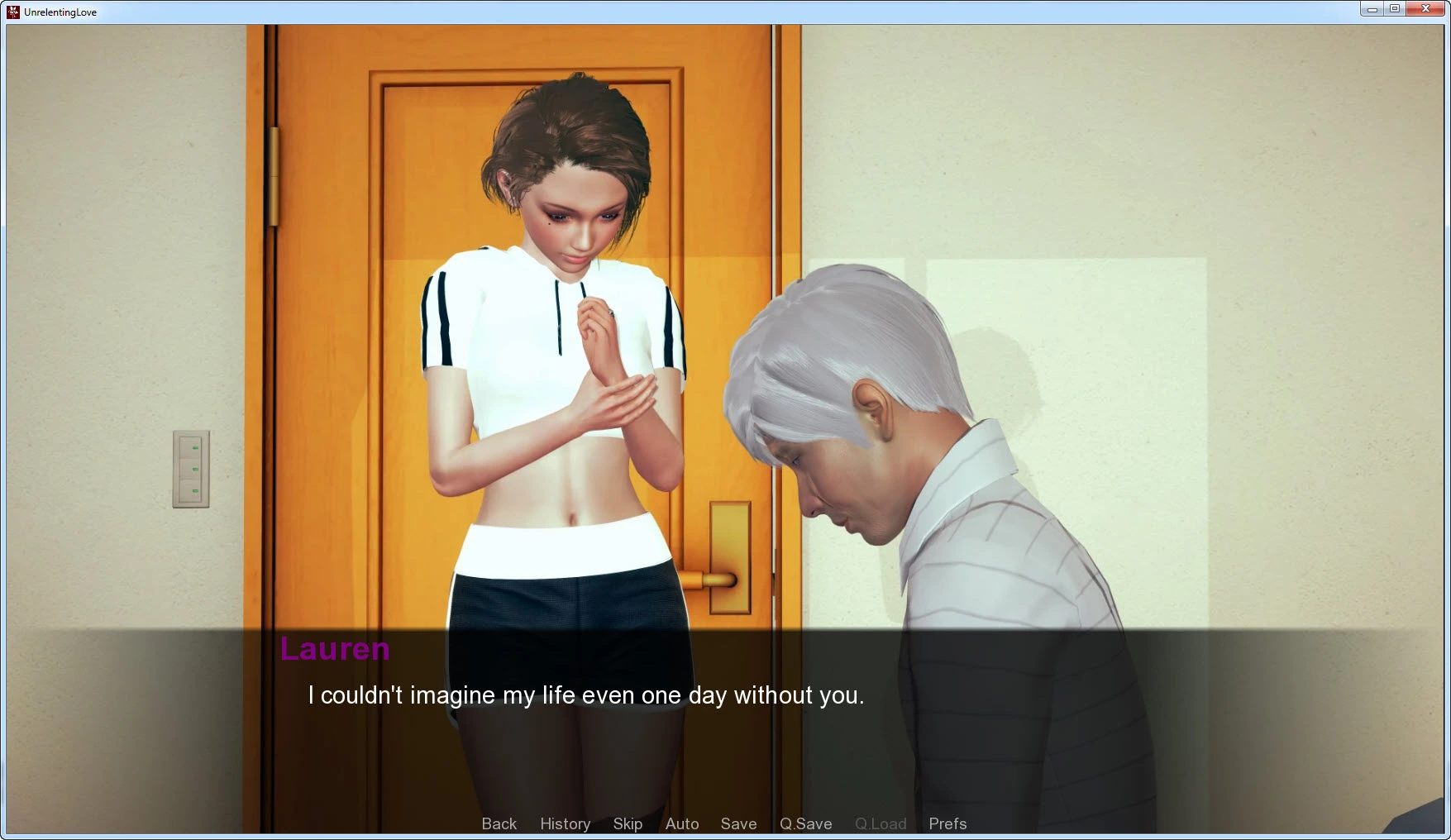Viewport: 1451px width, 840px height.
Task: Quick save with Q.Save
Action: pyautogui.click(x=805, y=823)
